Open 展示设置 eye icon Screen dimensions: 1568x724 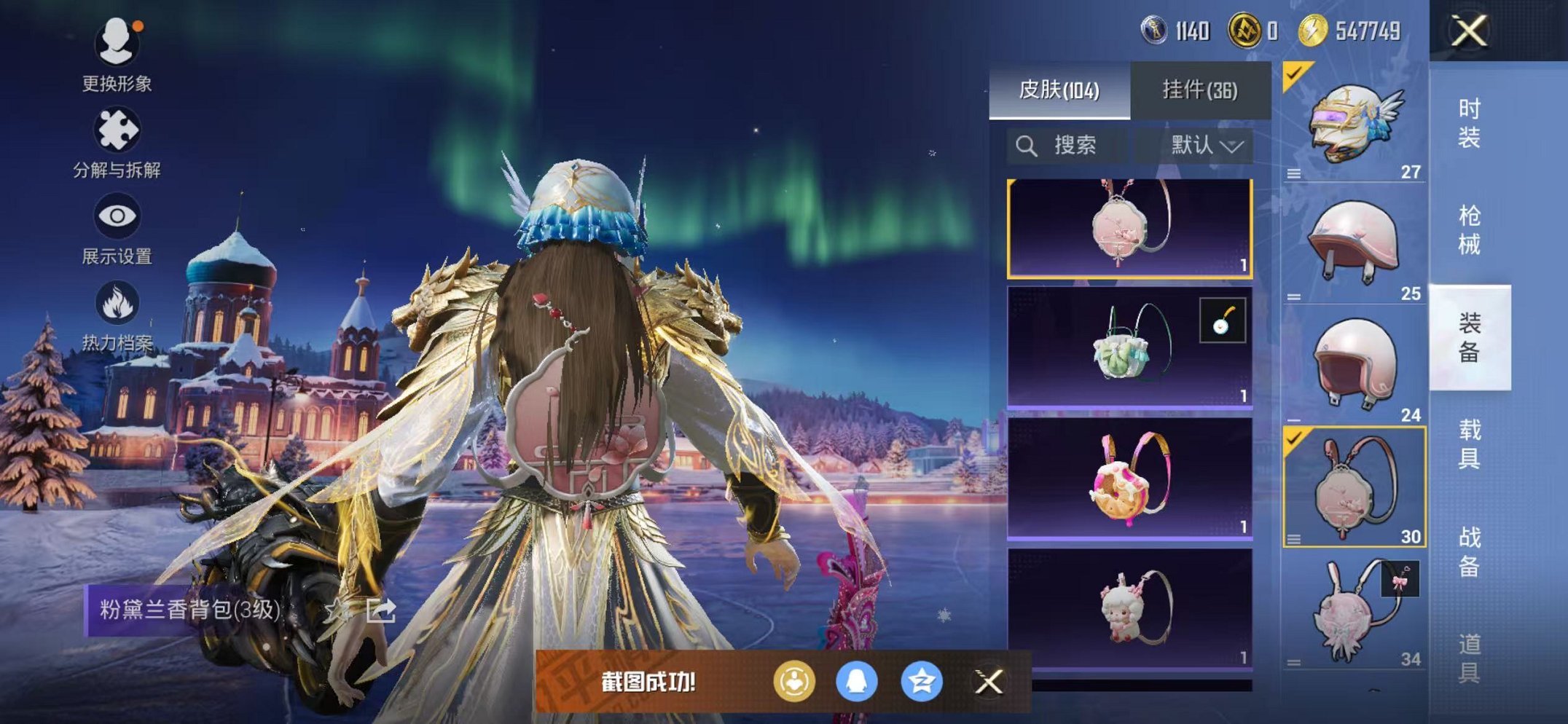(x=119, y=215)
